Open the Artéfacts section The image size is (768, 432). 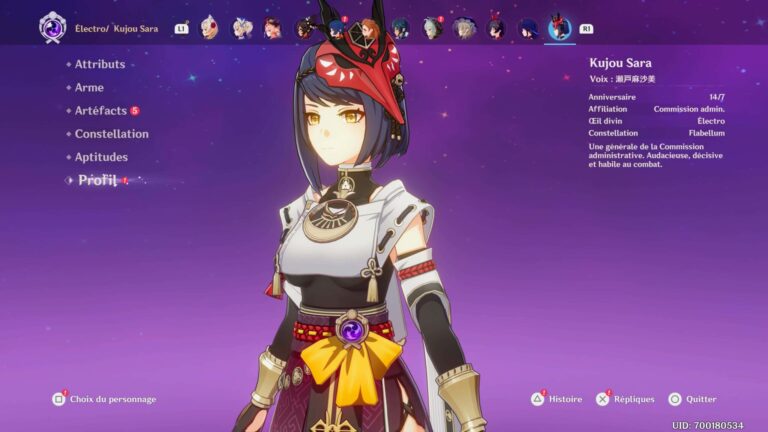click(x=101, y=110)
